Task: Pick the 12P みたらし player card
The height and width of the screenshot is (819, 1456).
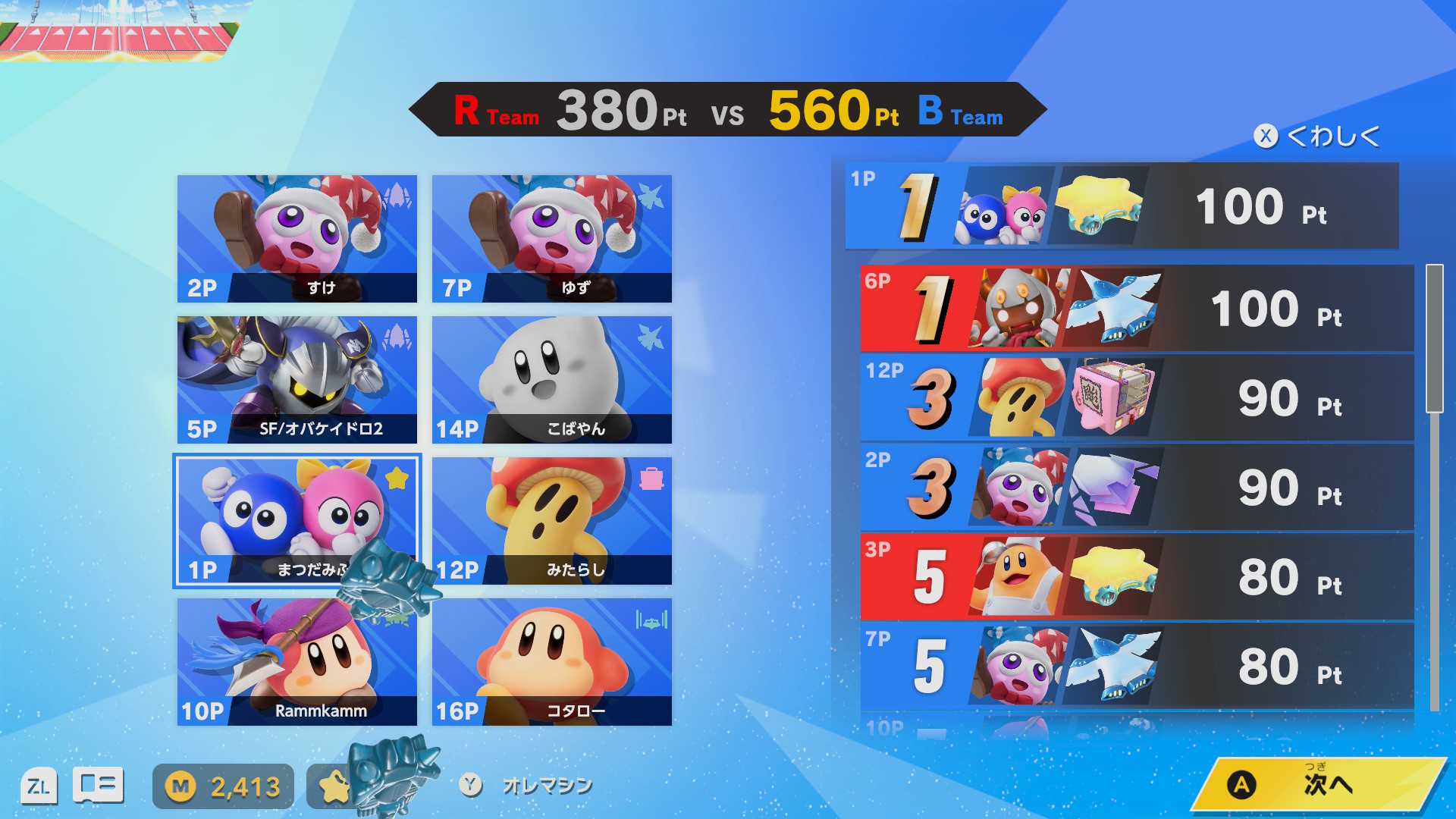Action: (x=552, y=521)
